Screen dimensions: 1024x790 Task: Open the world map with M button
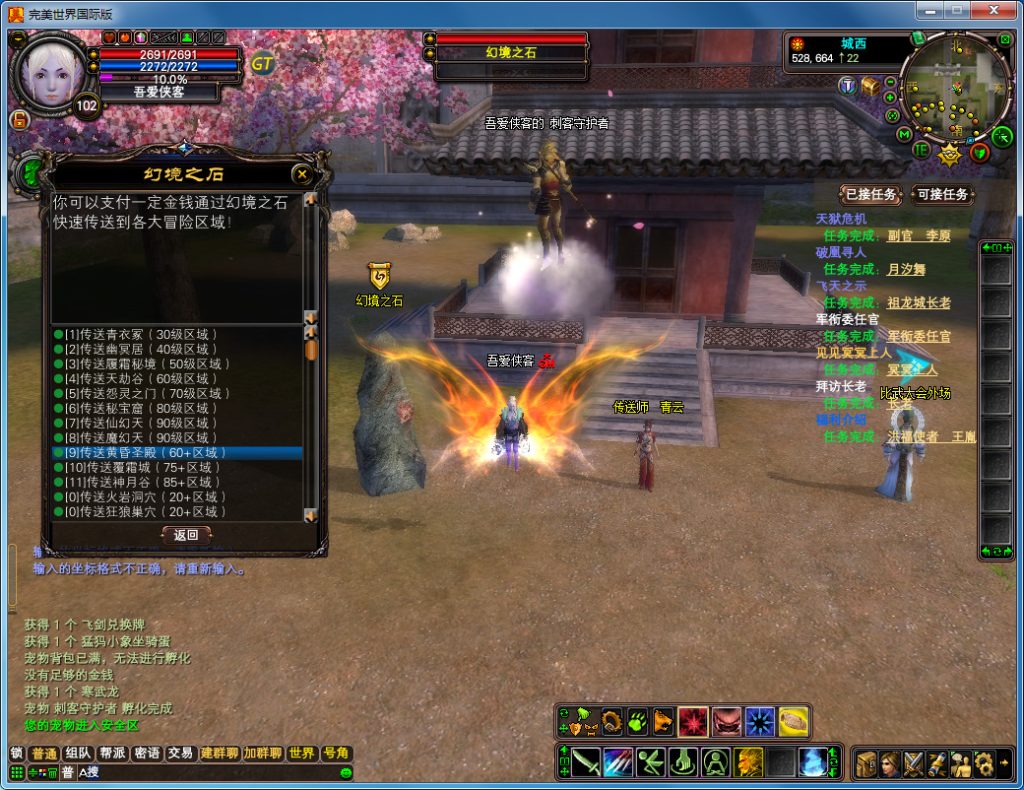click(904, 134)
